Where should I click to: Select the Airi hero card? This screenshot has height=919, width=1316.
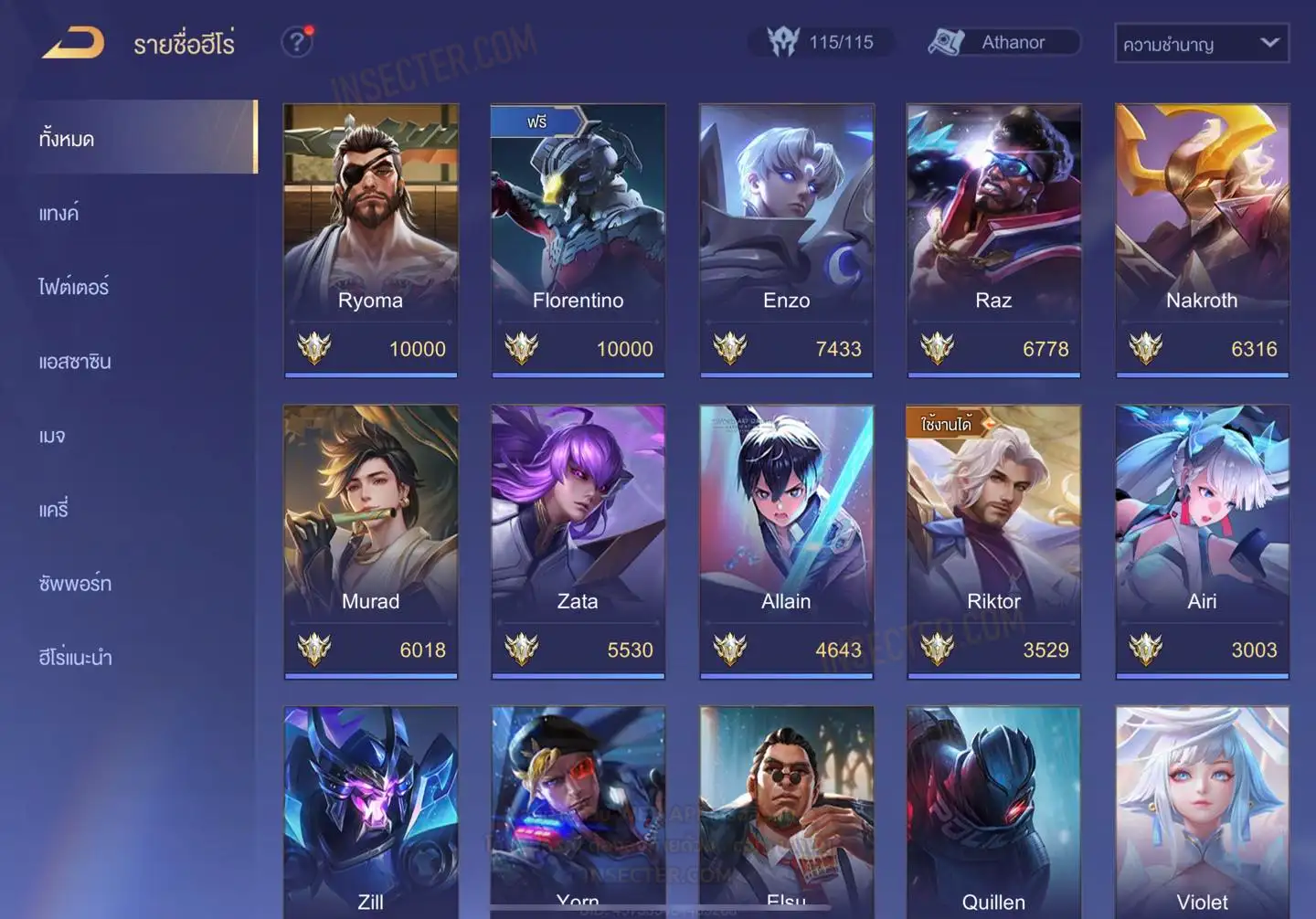pos(1202,541)
